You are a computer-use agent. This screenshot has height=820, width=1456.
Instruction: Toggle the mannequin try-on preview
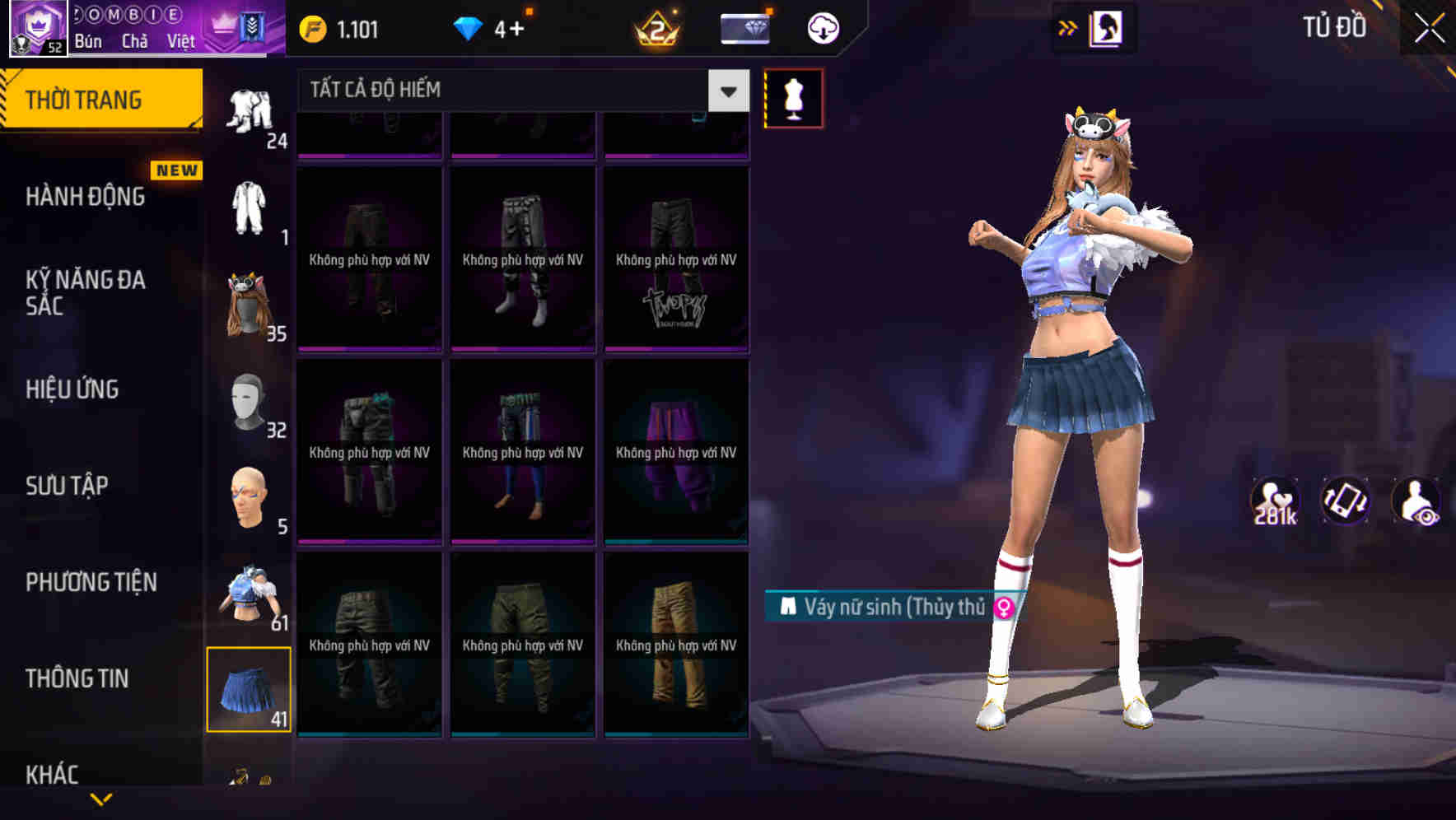coord(793,97)
